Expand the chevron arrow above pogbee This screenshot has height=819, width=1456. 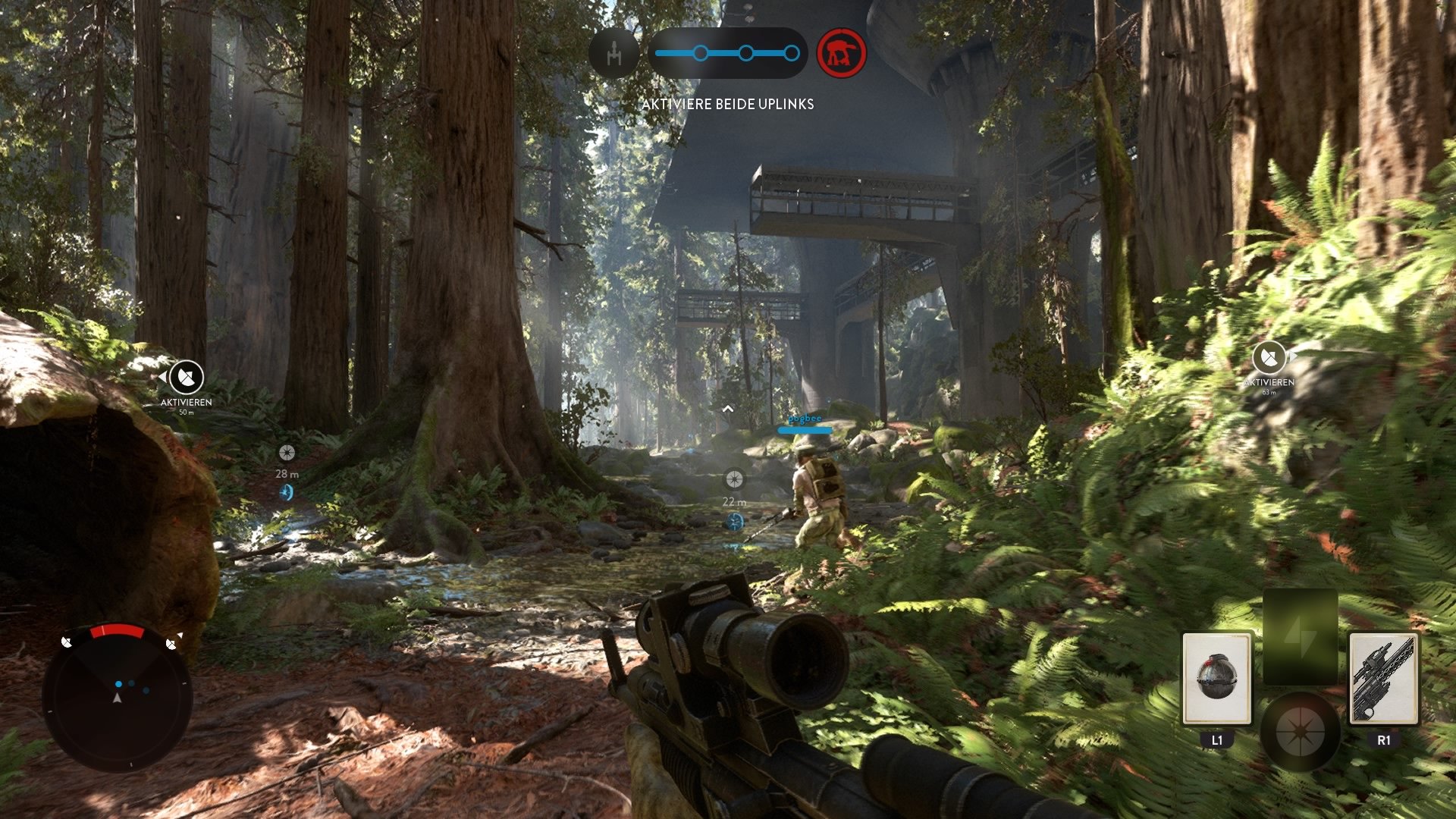point(730,407)
